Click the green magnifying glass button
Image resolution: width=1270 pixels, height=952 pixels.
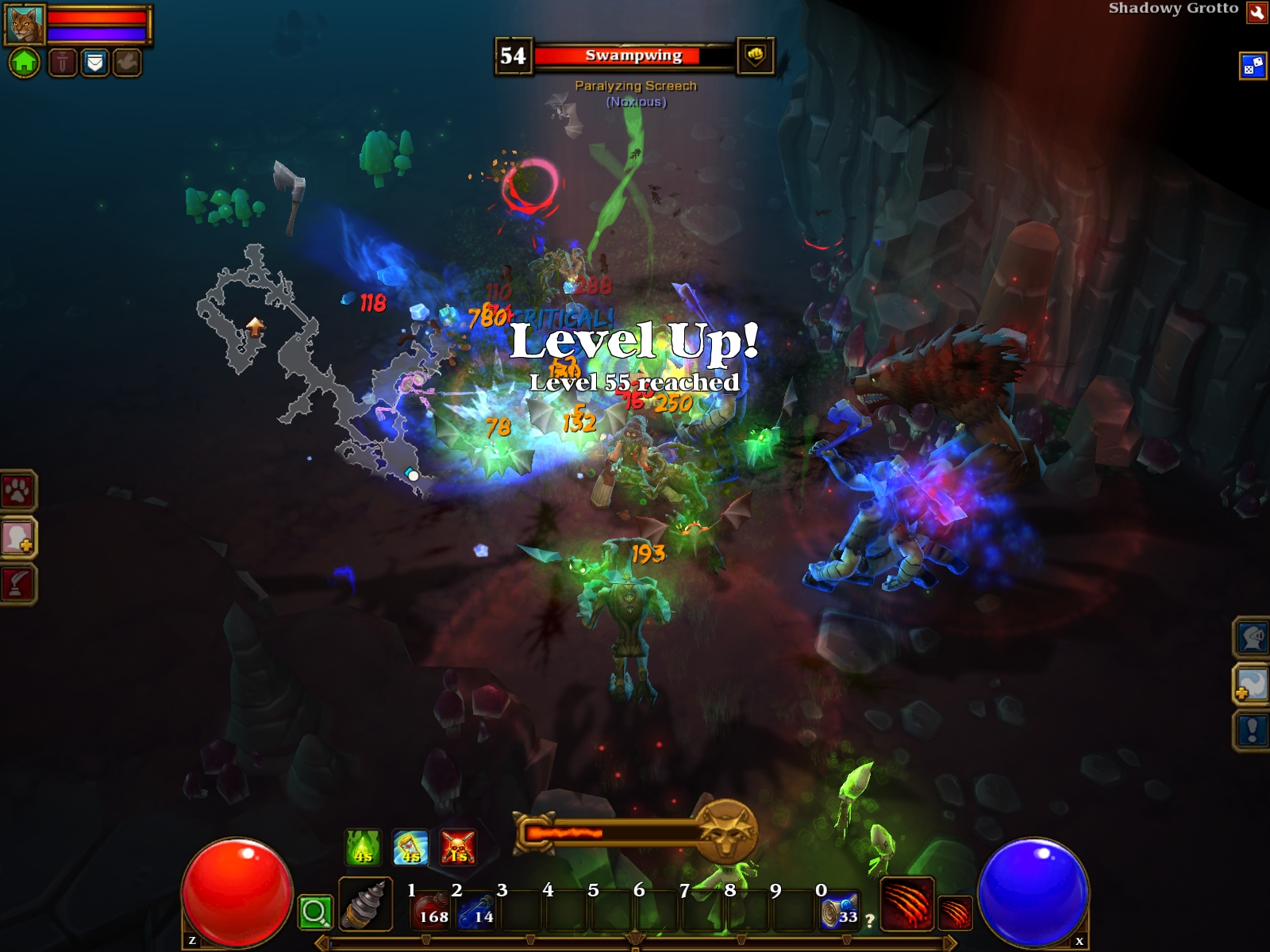314,912
